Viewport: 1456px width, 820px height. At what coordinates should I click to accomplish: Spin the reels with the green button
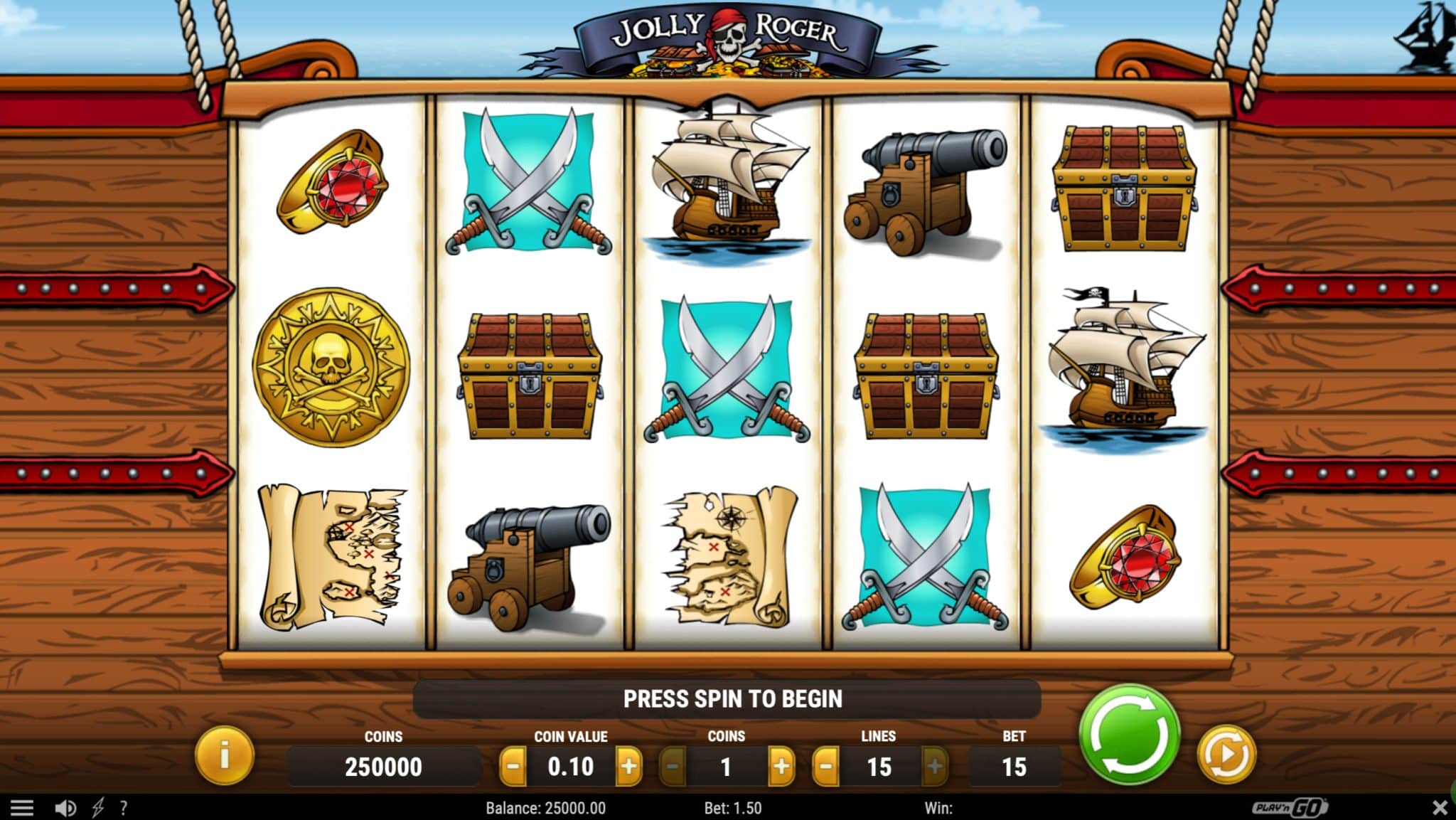pos(1129,735)
